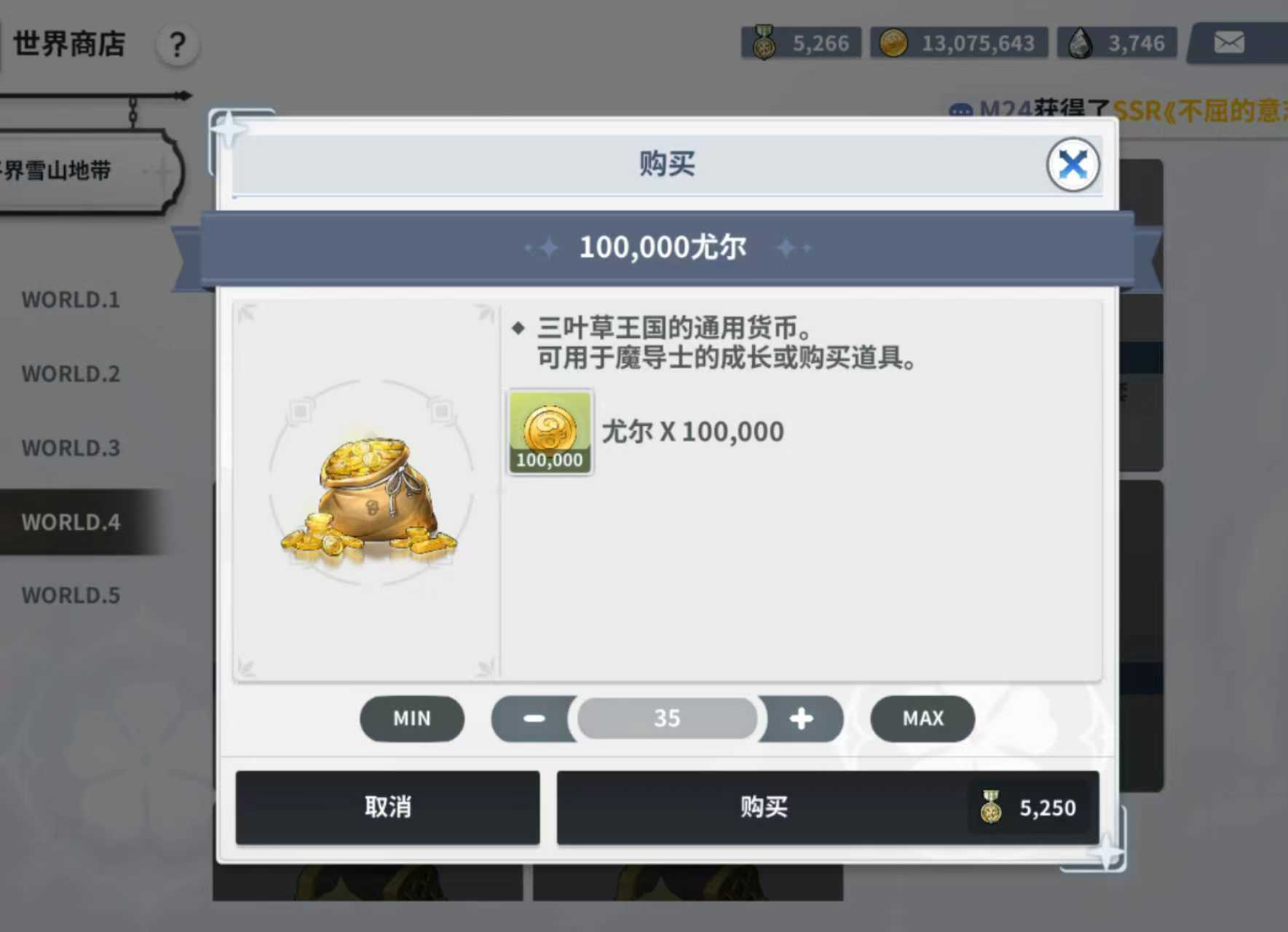Viewport: 1288px width, 932px height.
Task: Select the WORLD.1 shop tab
Action: pyautogui.click(x=70, y=300)
